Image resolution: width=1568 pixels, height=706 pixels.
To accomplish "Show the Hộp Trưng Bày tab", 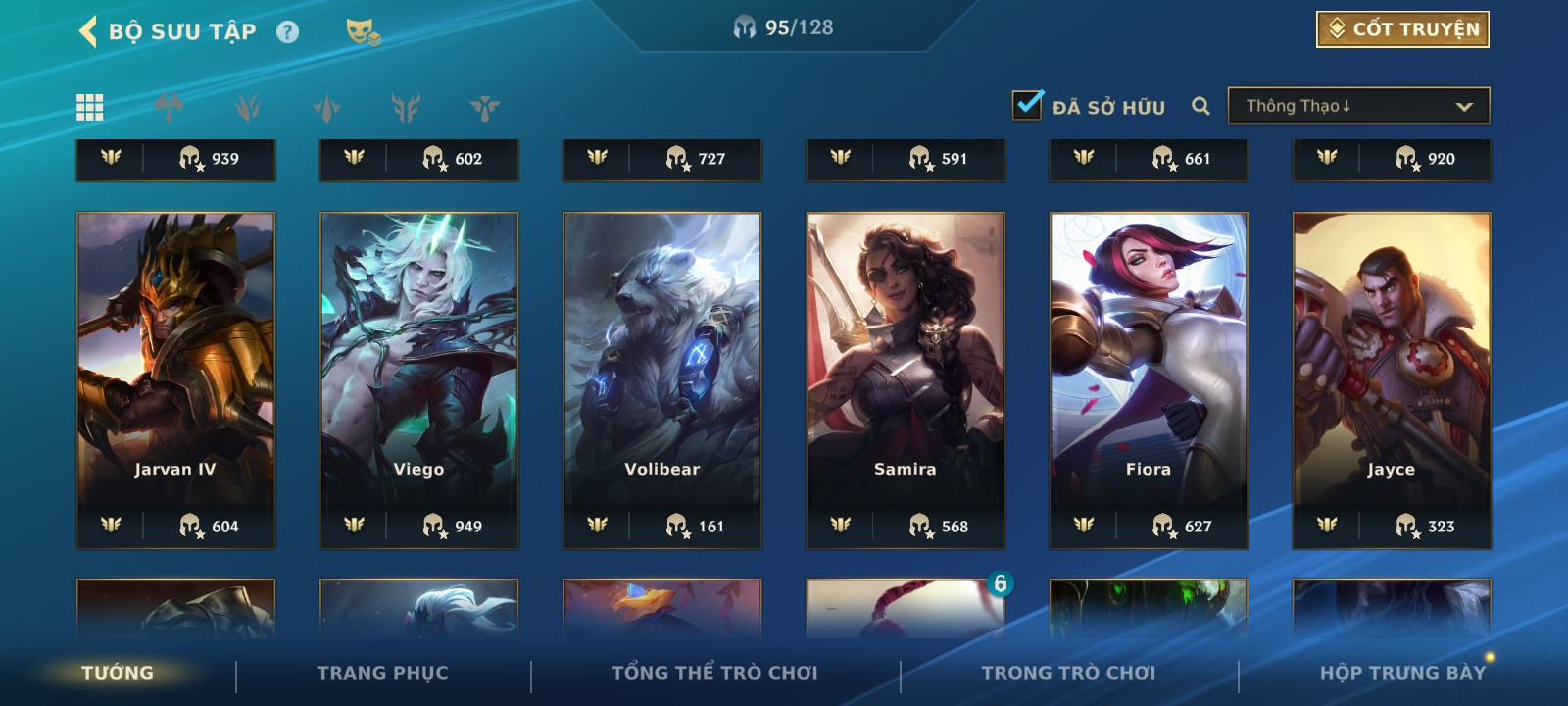I will pyautogui.click(x=1402, y=673).
